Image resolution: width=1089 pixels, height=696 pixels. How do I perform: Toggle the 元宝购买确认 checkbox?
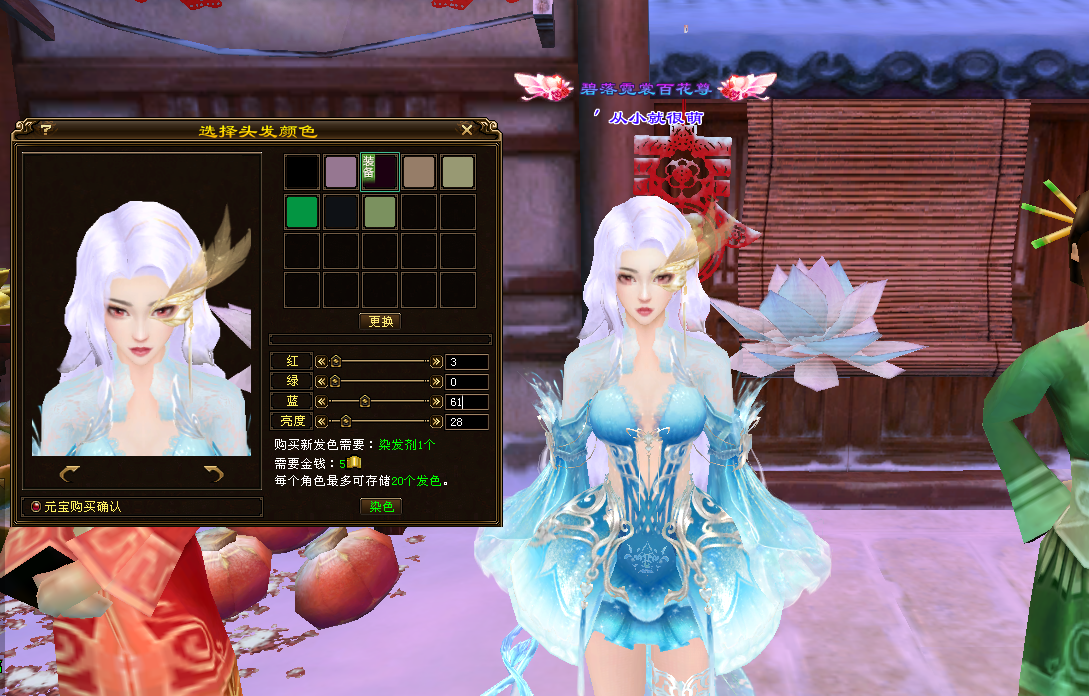point(37,507)
